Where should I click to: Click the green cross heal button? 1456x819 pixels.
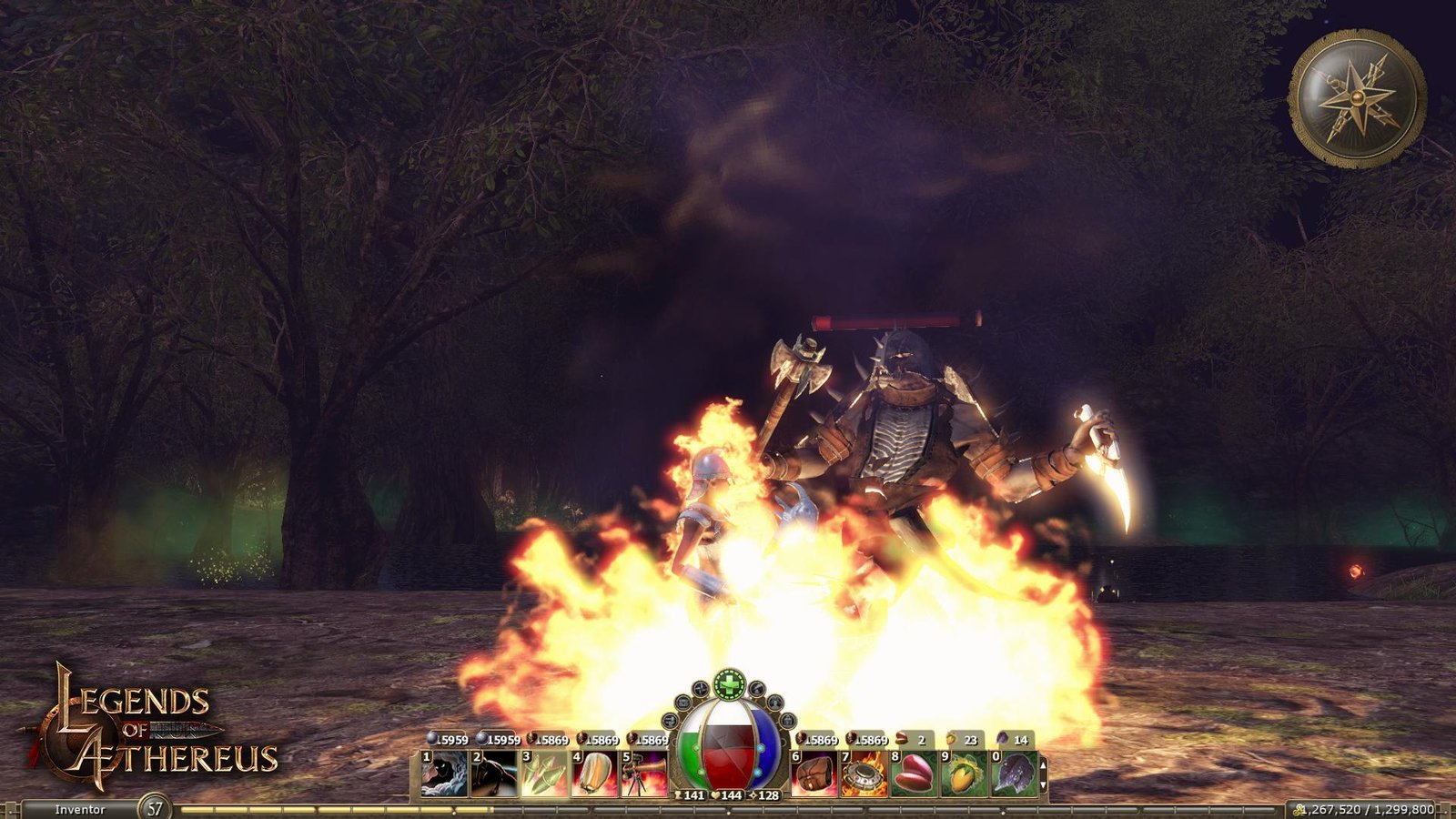coord(729,682)
